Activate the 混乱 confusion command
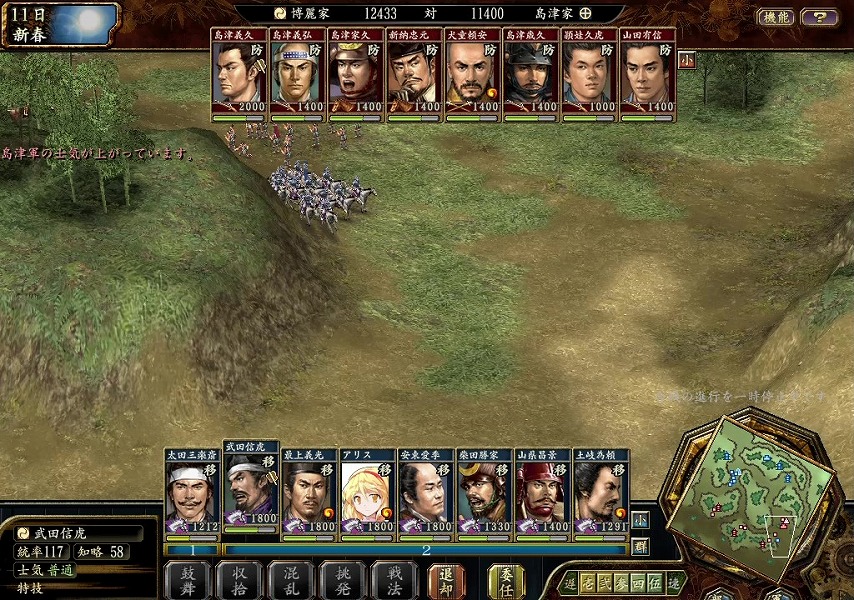This screenshot has height=600, width=854. [291, 580]
